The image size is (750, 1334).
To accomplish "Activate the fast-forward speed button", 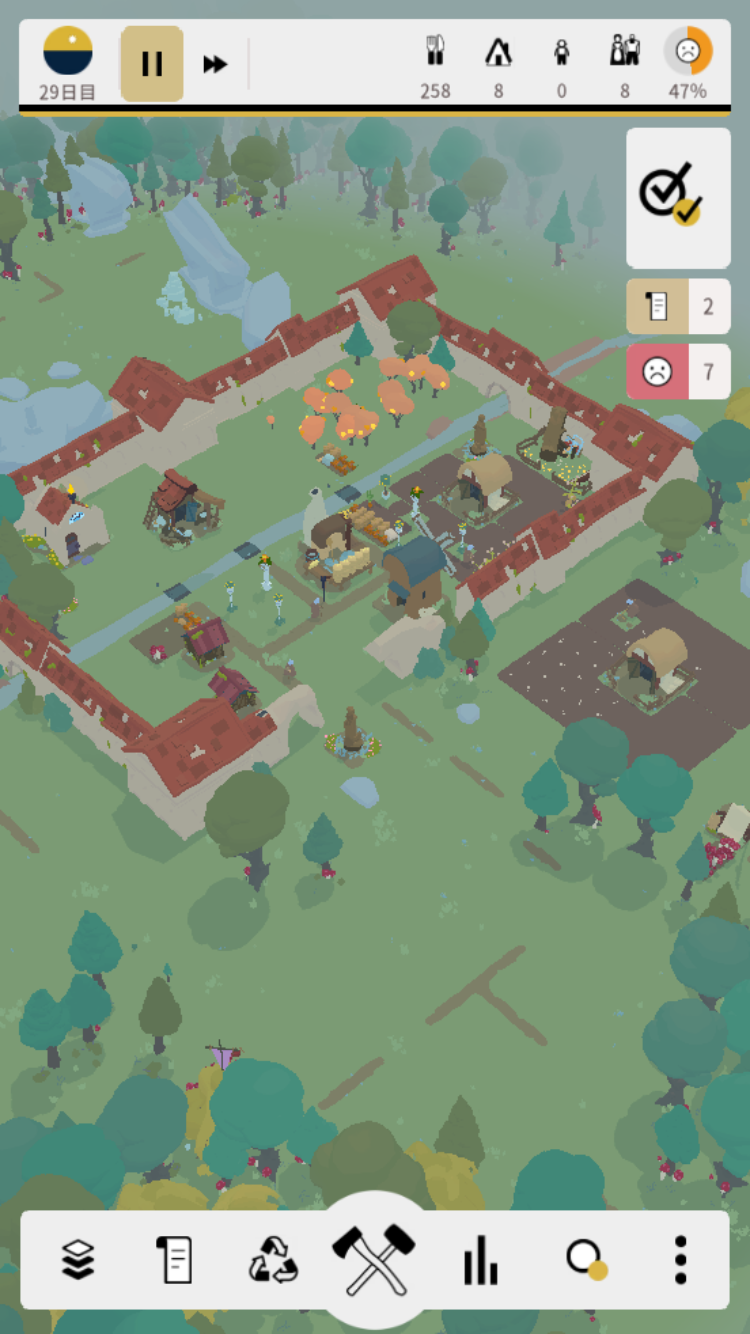I will point(215,64).
